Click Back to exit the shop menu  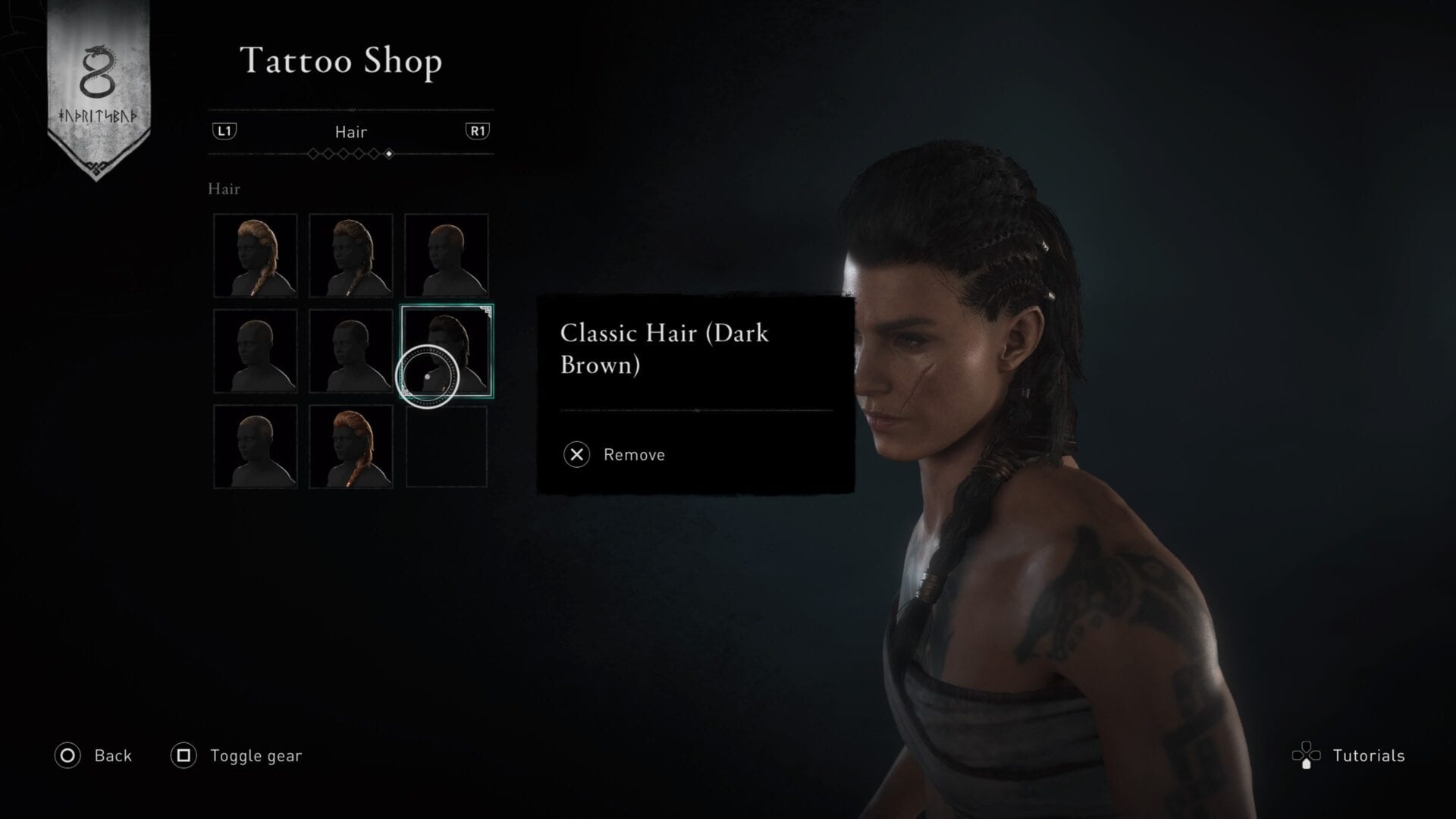point(112,755)
